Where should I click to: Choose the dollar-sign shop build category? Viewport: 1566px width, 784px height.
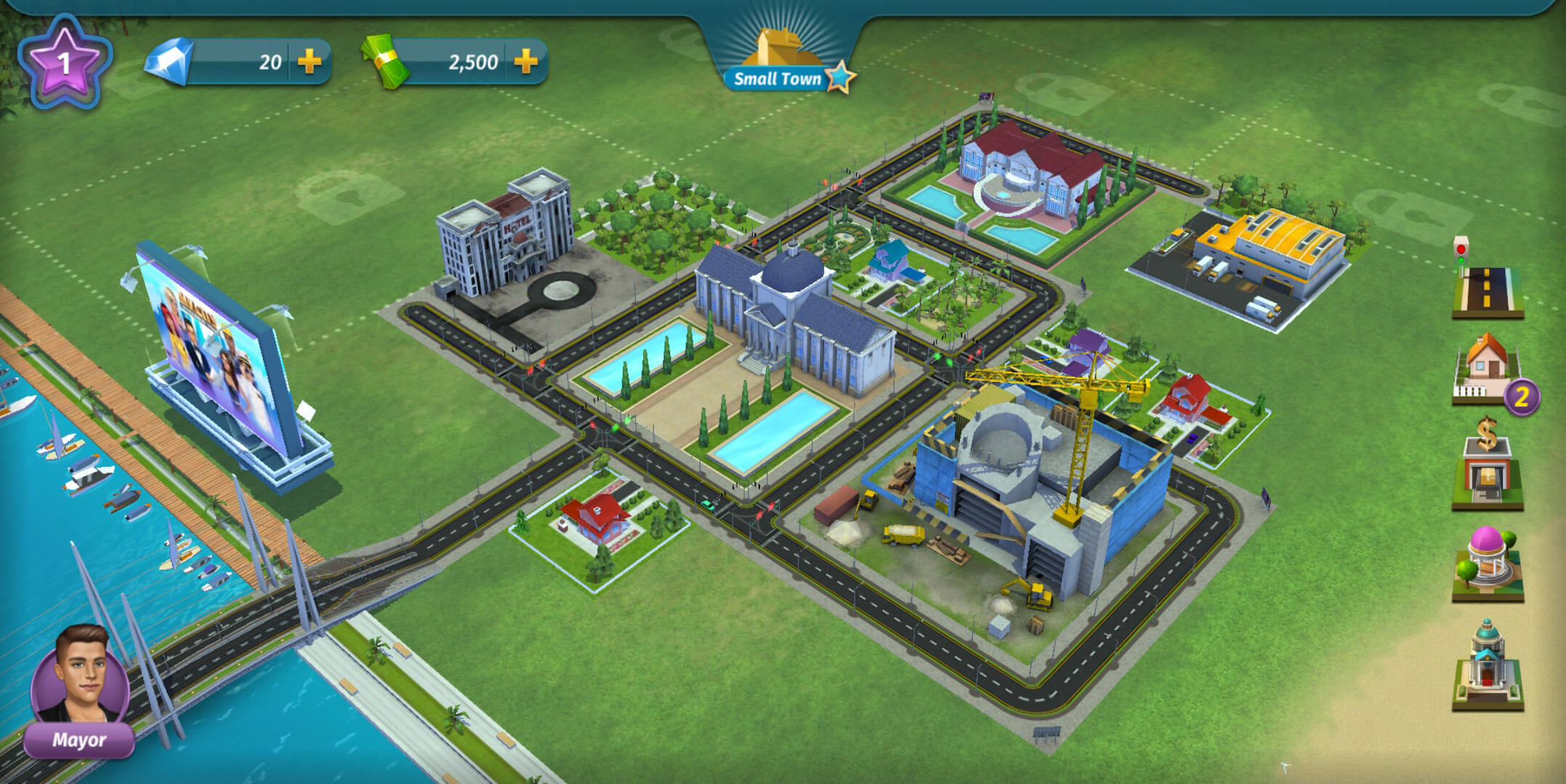click(1487, 467)
